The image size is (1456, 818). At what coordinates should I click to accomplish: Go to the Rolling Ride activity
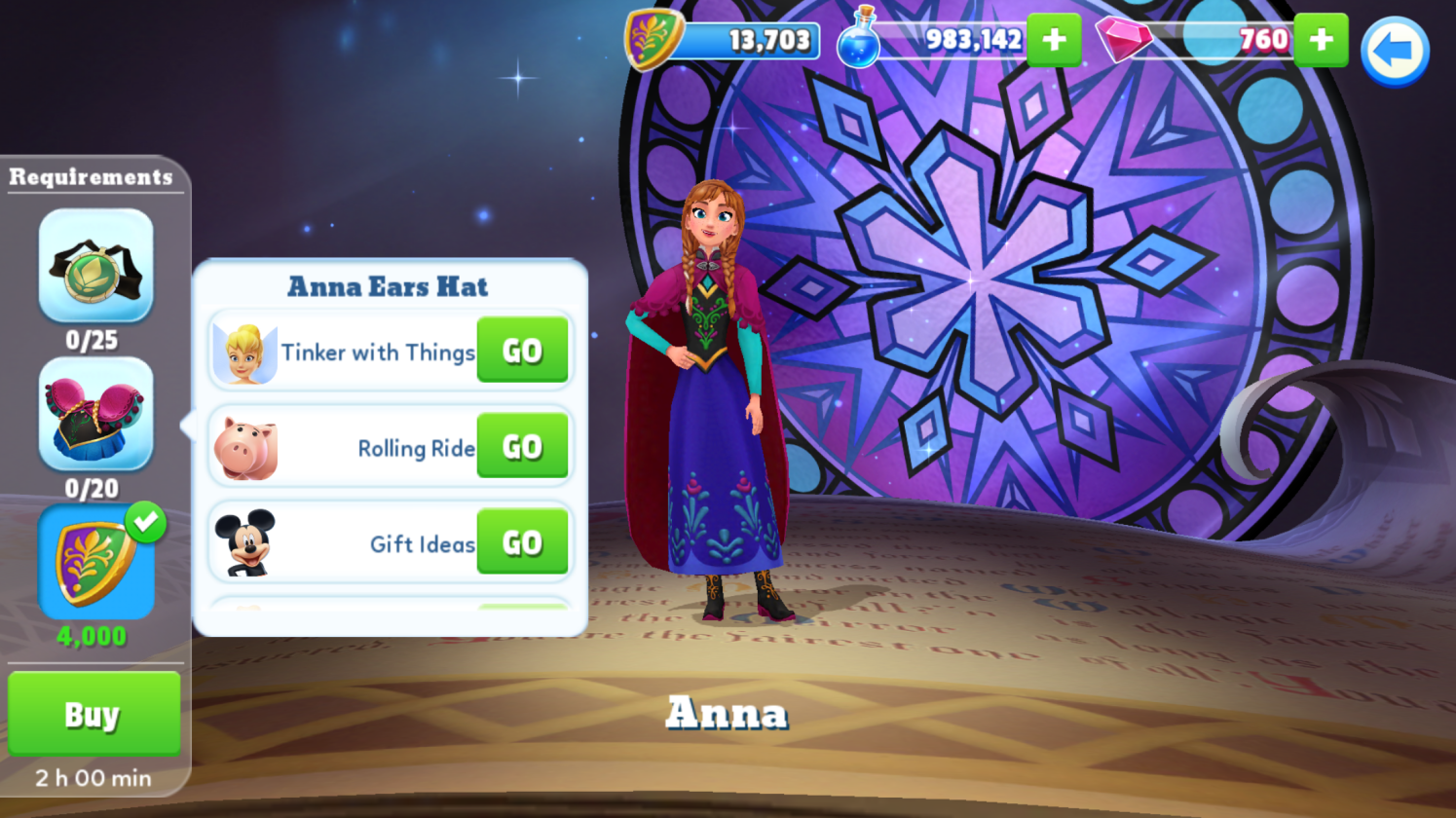pyautogui.click(x=522, y=446)
